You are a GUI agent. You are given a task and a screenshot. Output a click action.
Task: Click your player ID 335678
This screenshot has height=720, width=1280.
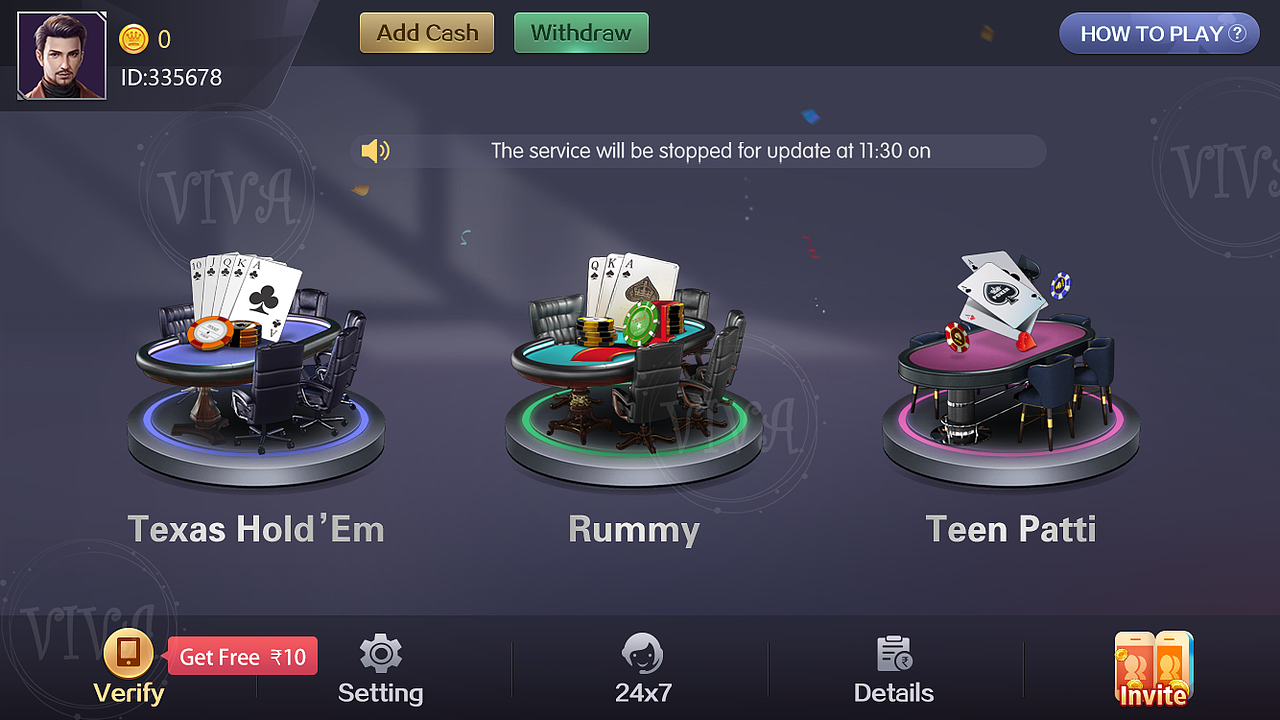coord(170,77)
